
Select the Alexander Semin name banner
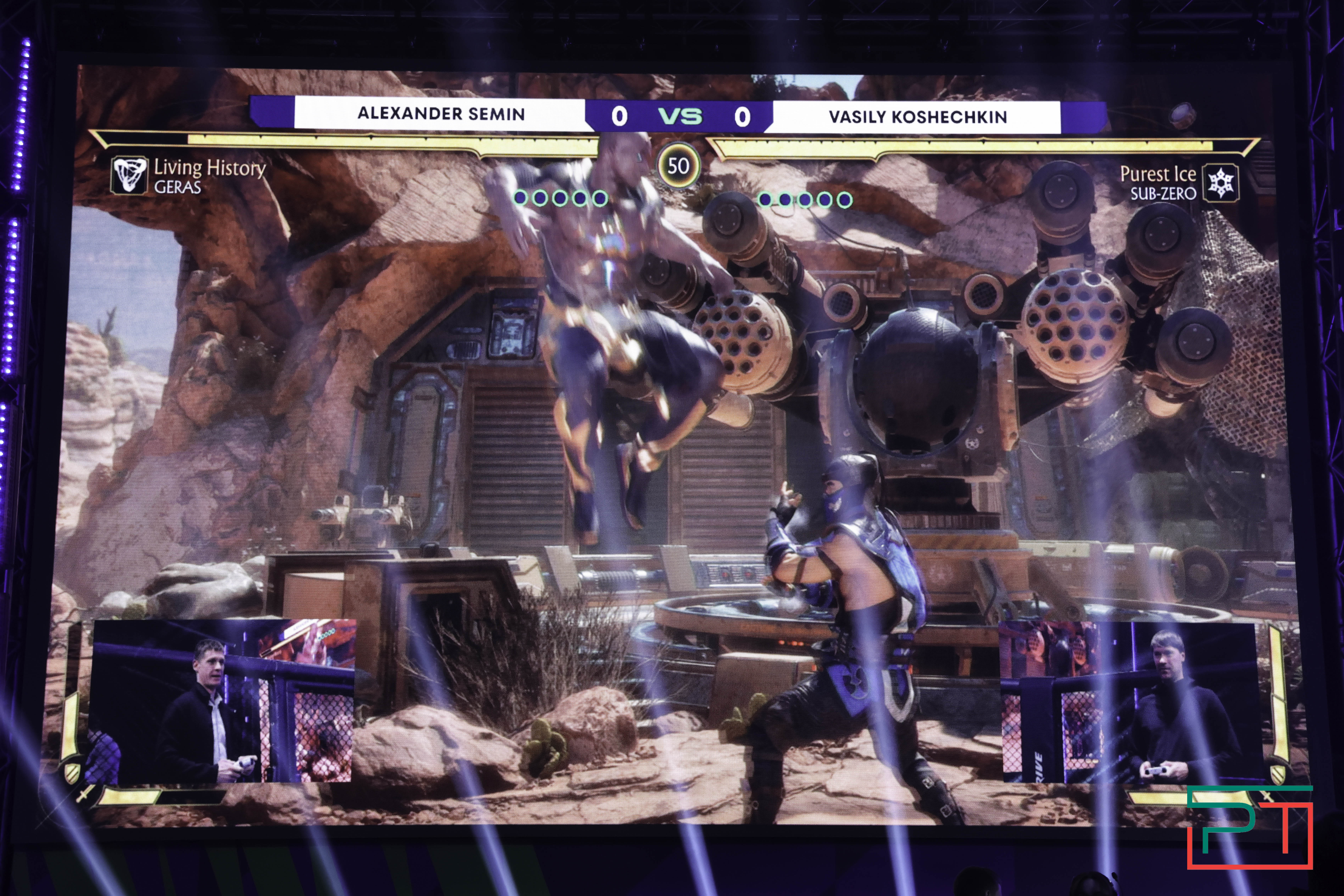click(x=441, y=114)
